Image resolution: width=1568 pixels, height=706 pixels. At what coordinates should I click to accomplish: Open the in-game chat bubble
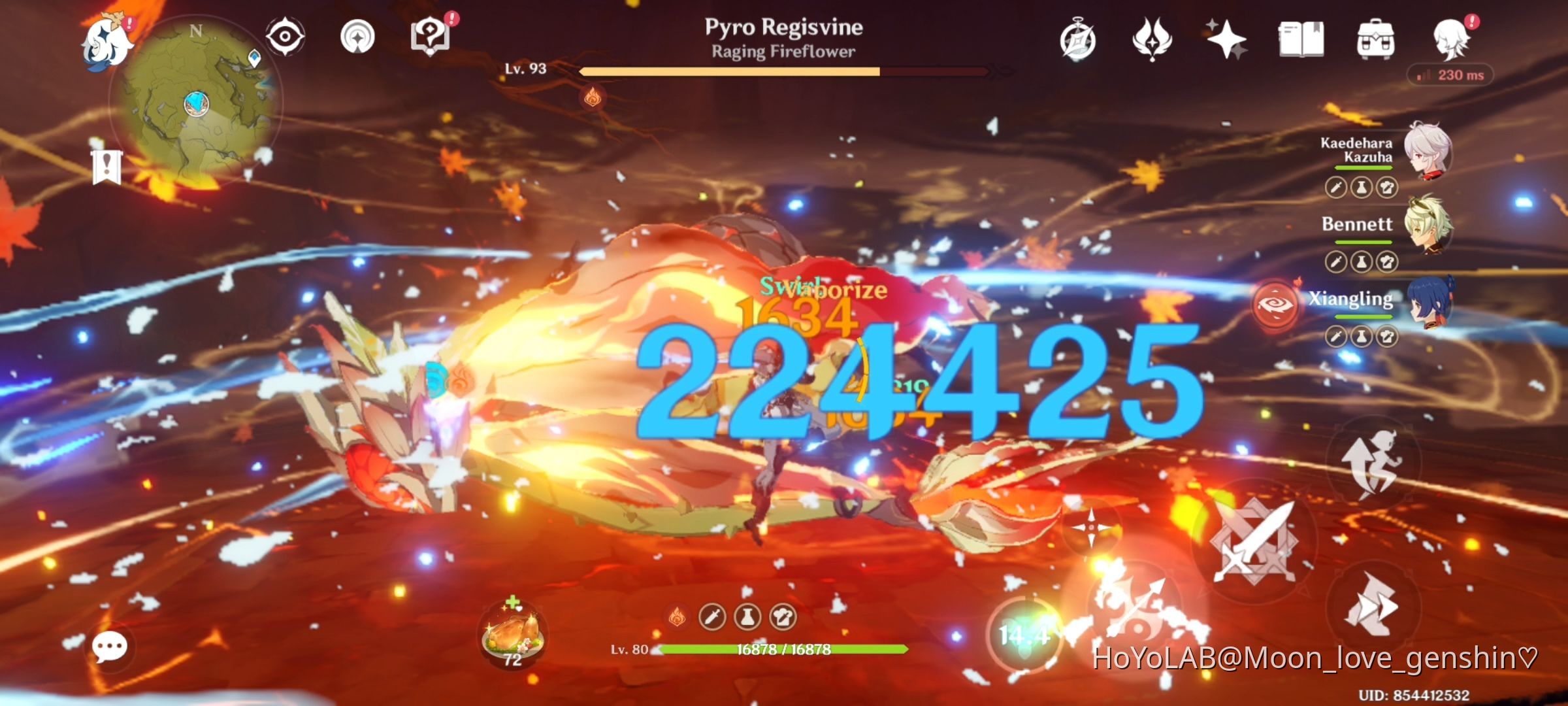click(109, 647)
